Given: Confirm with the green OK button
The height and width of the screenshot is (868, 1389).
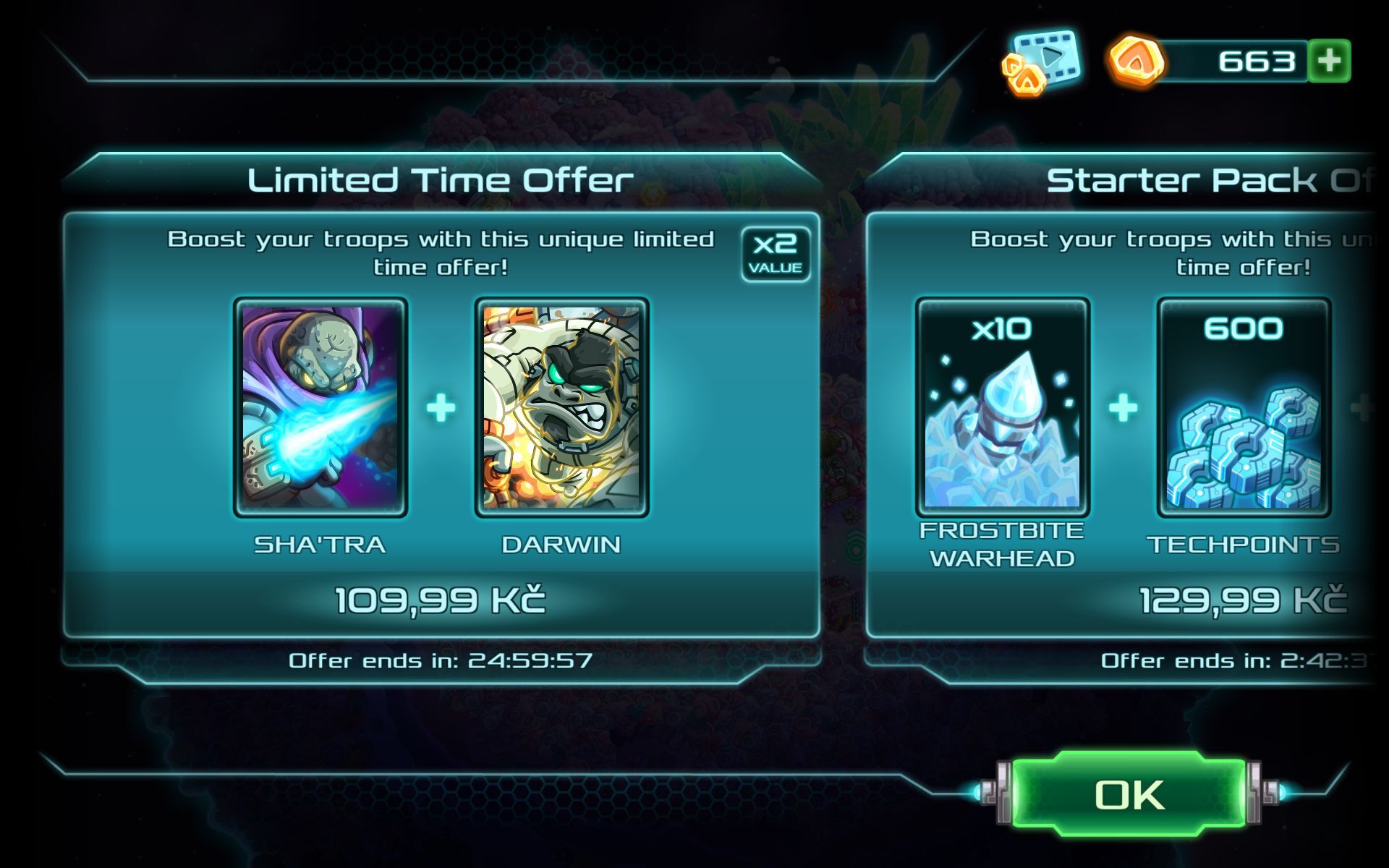Looking at the screenshot, I should pyautogui.click(x=1129, y=796).
